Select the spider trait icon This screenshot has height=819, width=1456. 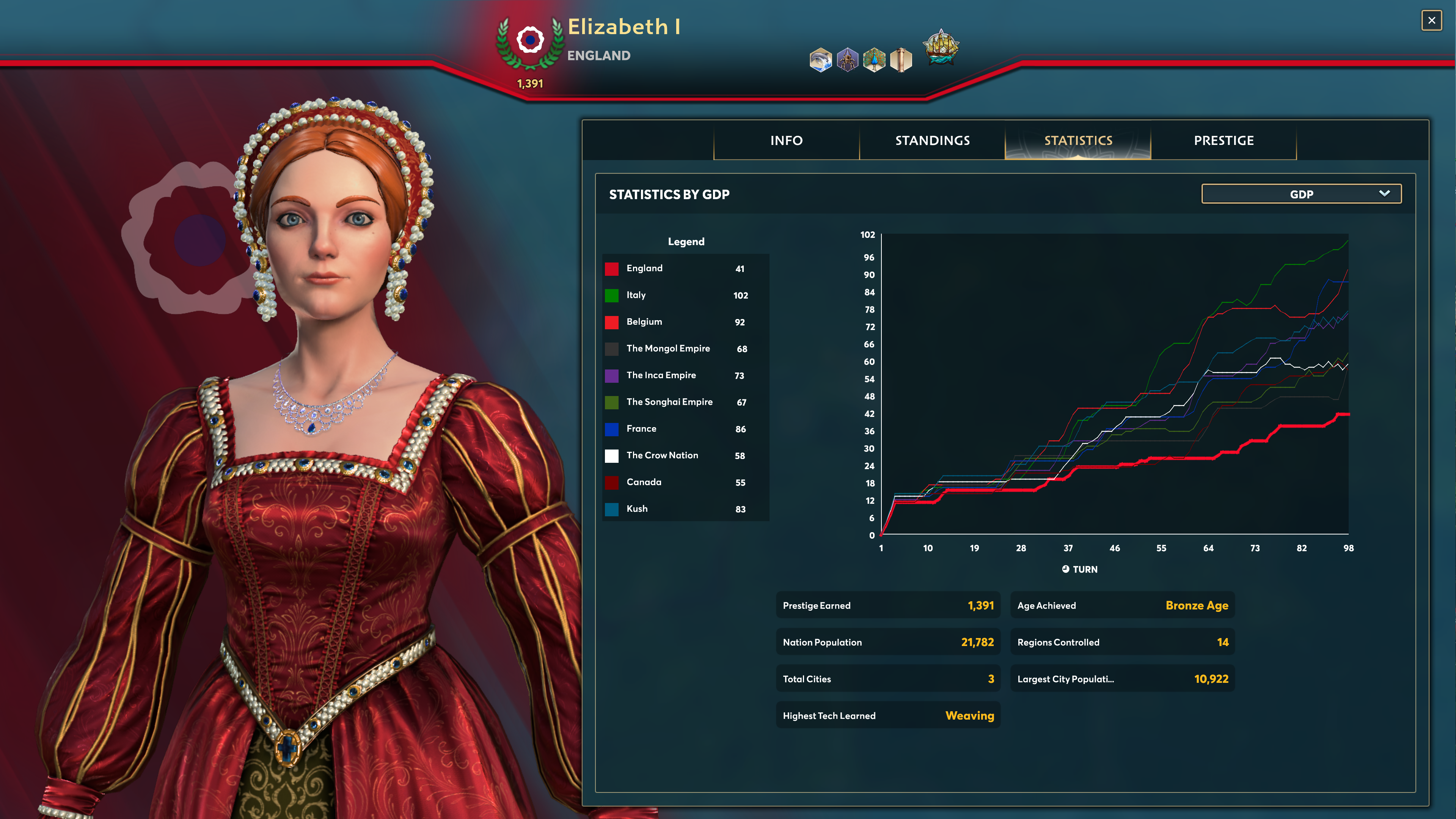click(847, 60)
